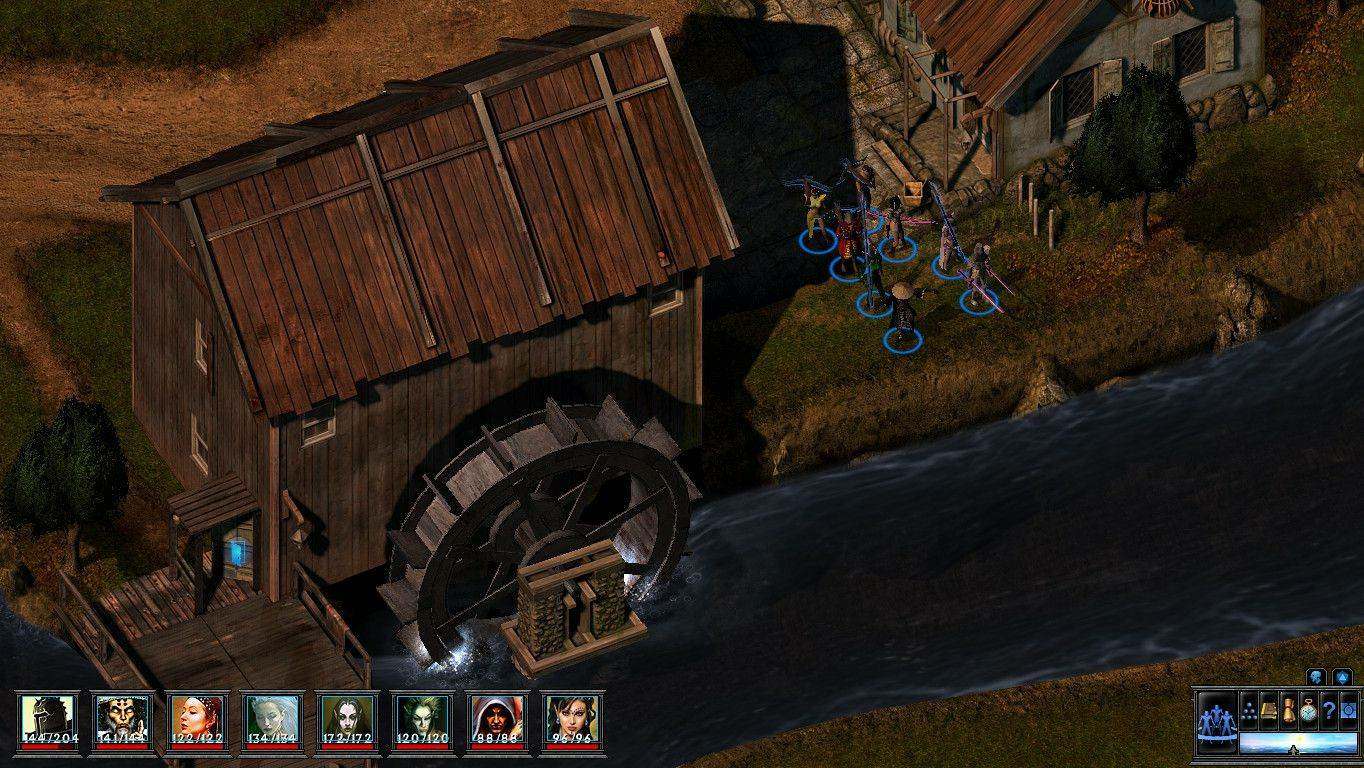Image resolution: width=1364 pixels, height=768 pixels.
Task: Select the white-haired woman portrait
Action: (x=272, y=716)
